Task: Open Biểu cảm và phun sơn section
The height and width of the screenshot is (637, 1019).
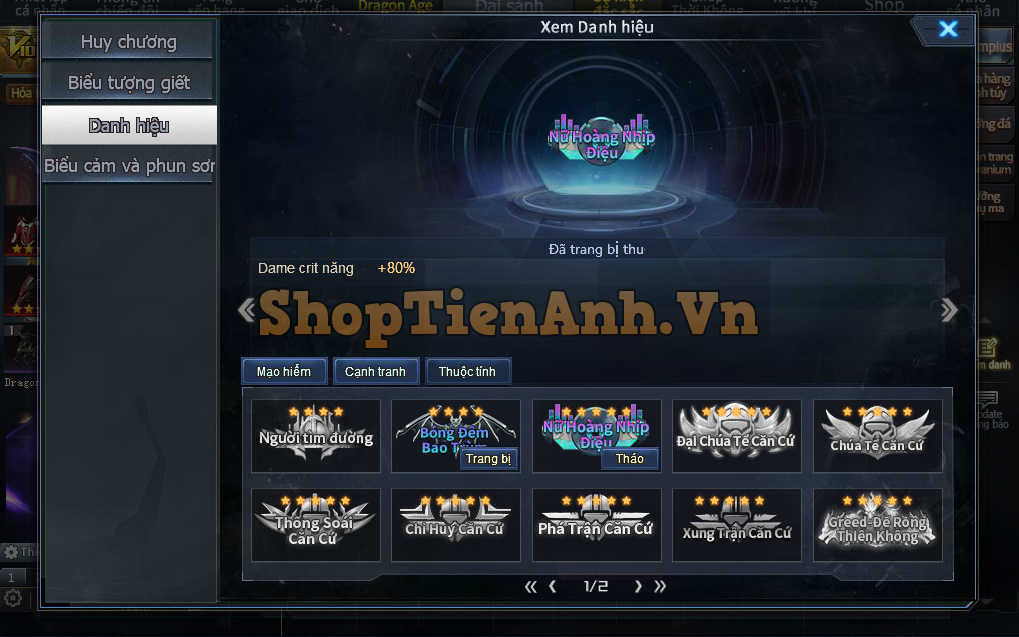Action: (128, 166)
